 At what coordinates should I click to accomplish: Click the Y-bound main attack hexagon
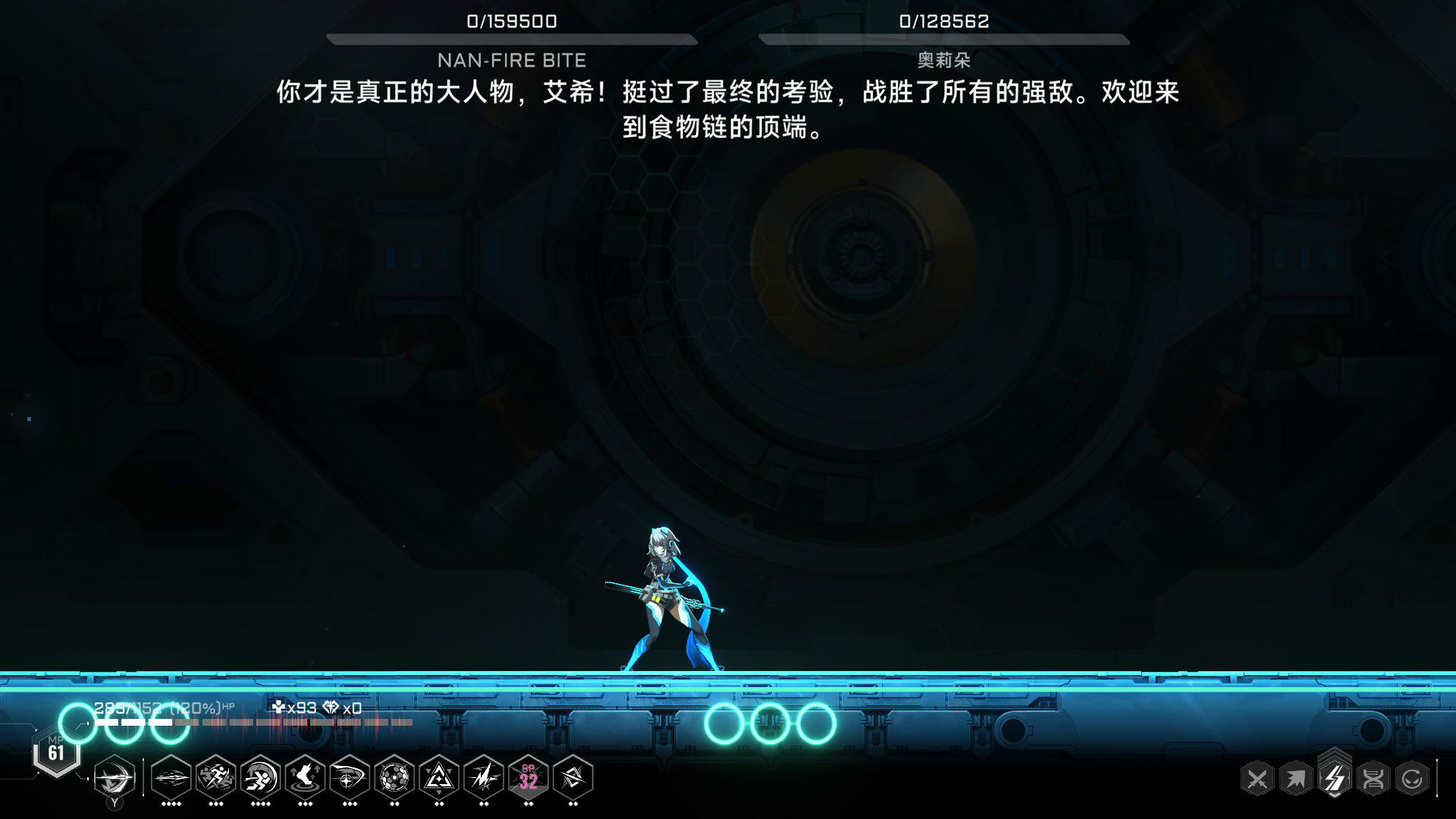(x=115, y=779)
